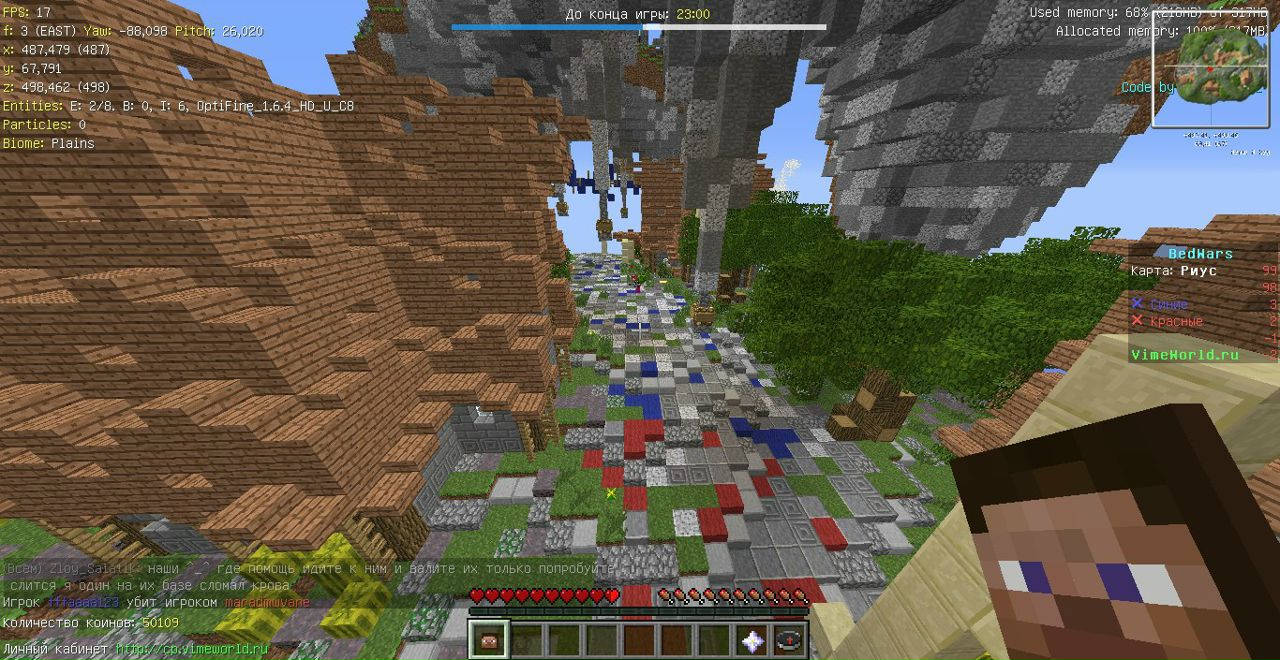Open the cp.vimeworld.ru link in chat
The width and height of the screenshot is (1280, 660).
[192, 649]
